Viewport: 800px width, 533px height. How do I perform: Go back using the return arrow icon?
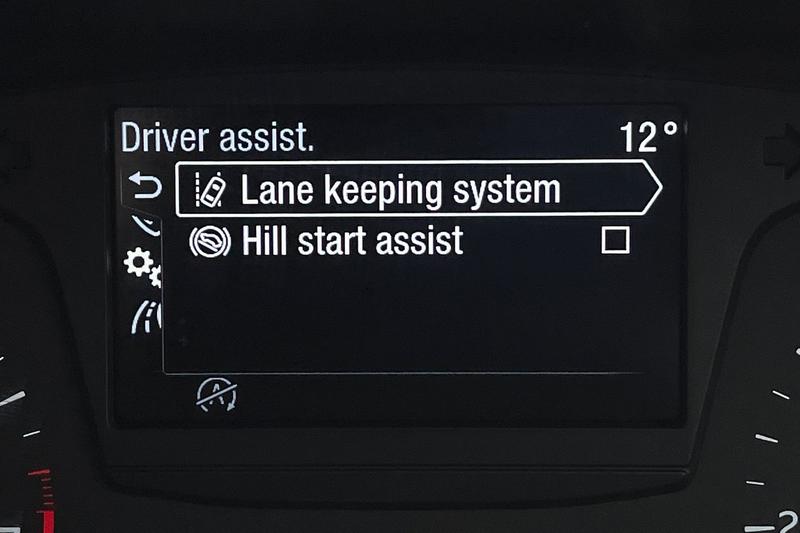145,185
